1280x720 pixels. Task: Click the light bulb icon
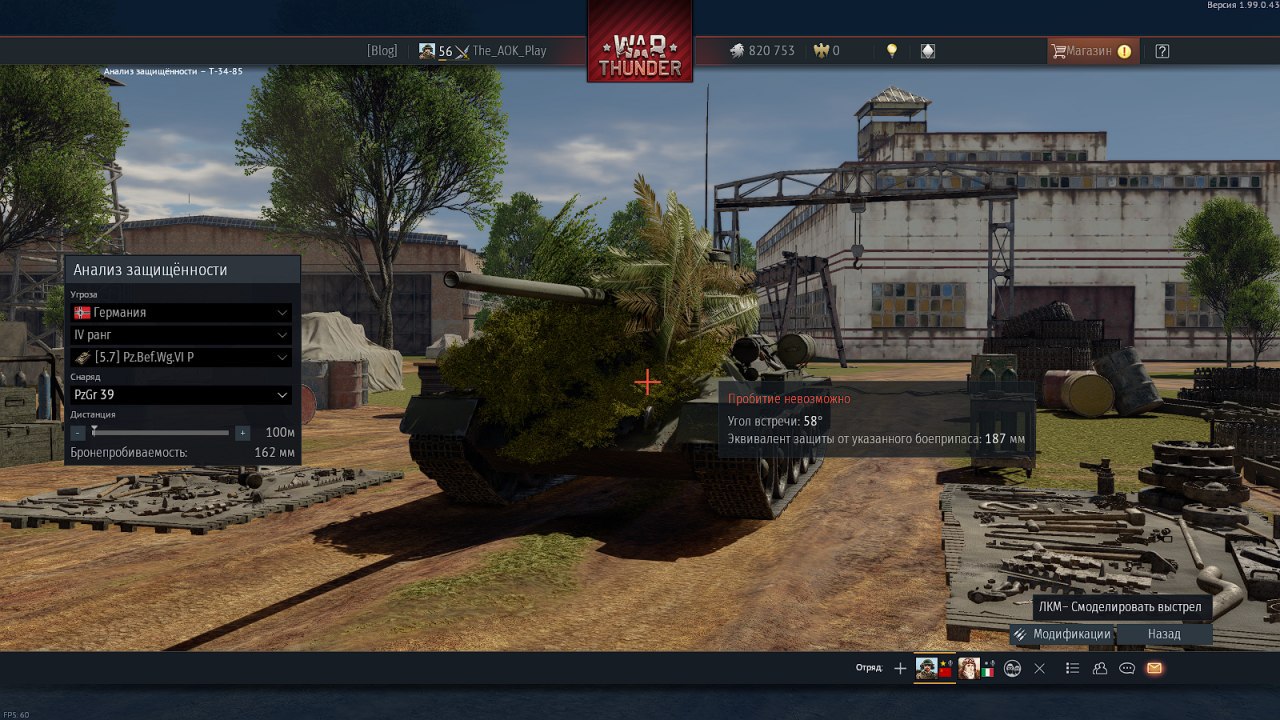pos(892,51)
